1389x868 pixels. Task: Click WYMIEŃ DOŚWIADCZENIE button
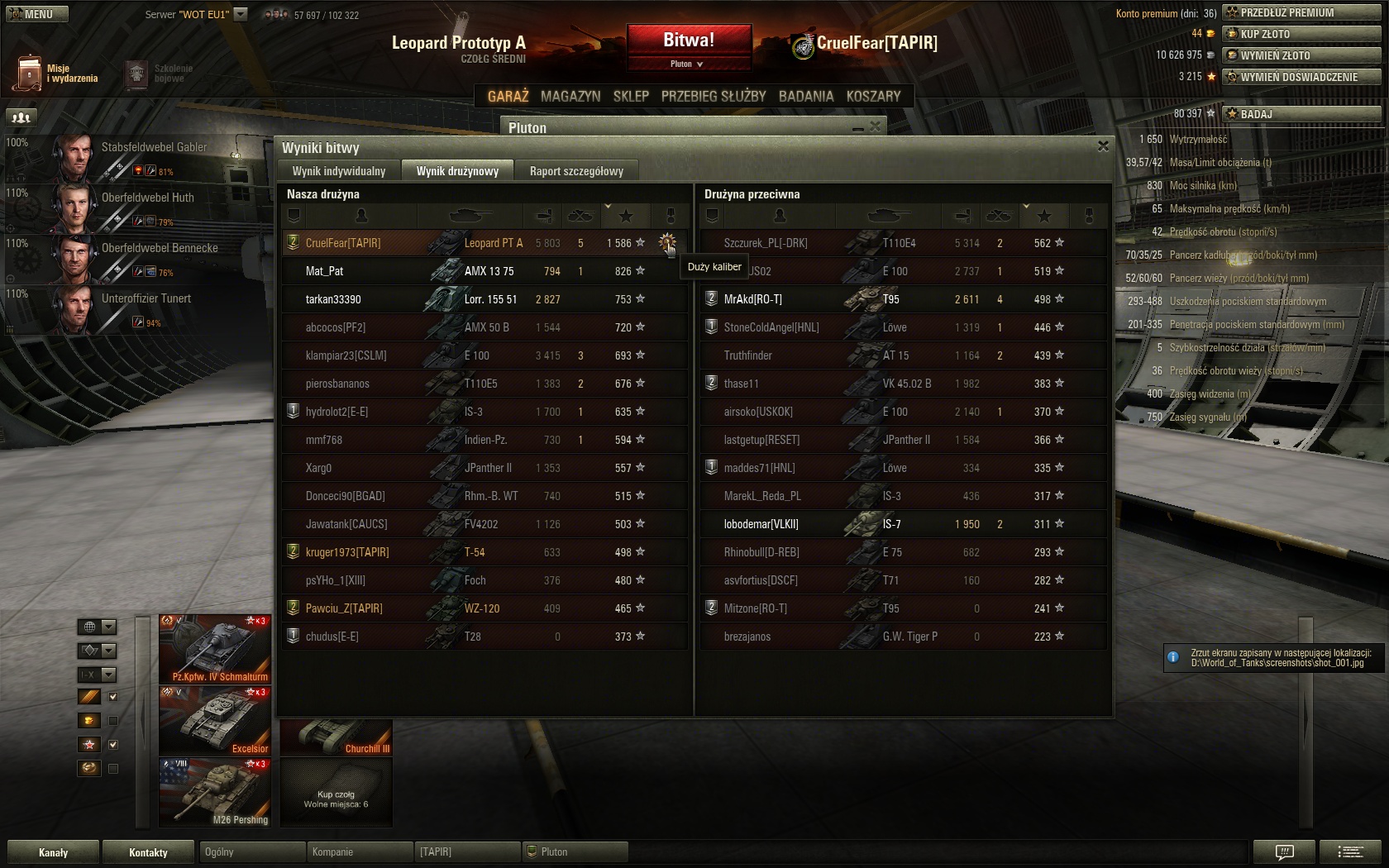click(x=1302, y=77)
